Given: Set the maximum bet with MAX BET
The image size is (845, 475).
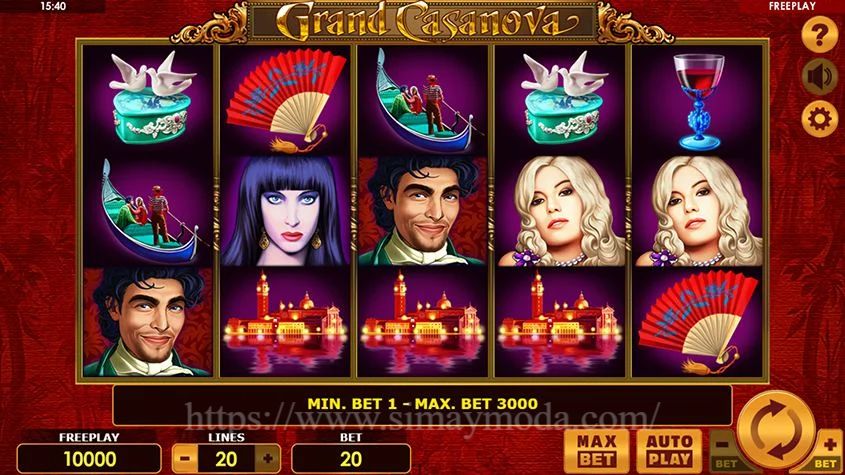Looking at the screenshot, I should point(596,451).
